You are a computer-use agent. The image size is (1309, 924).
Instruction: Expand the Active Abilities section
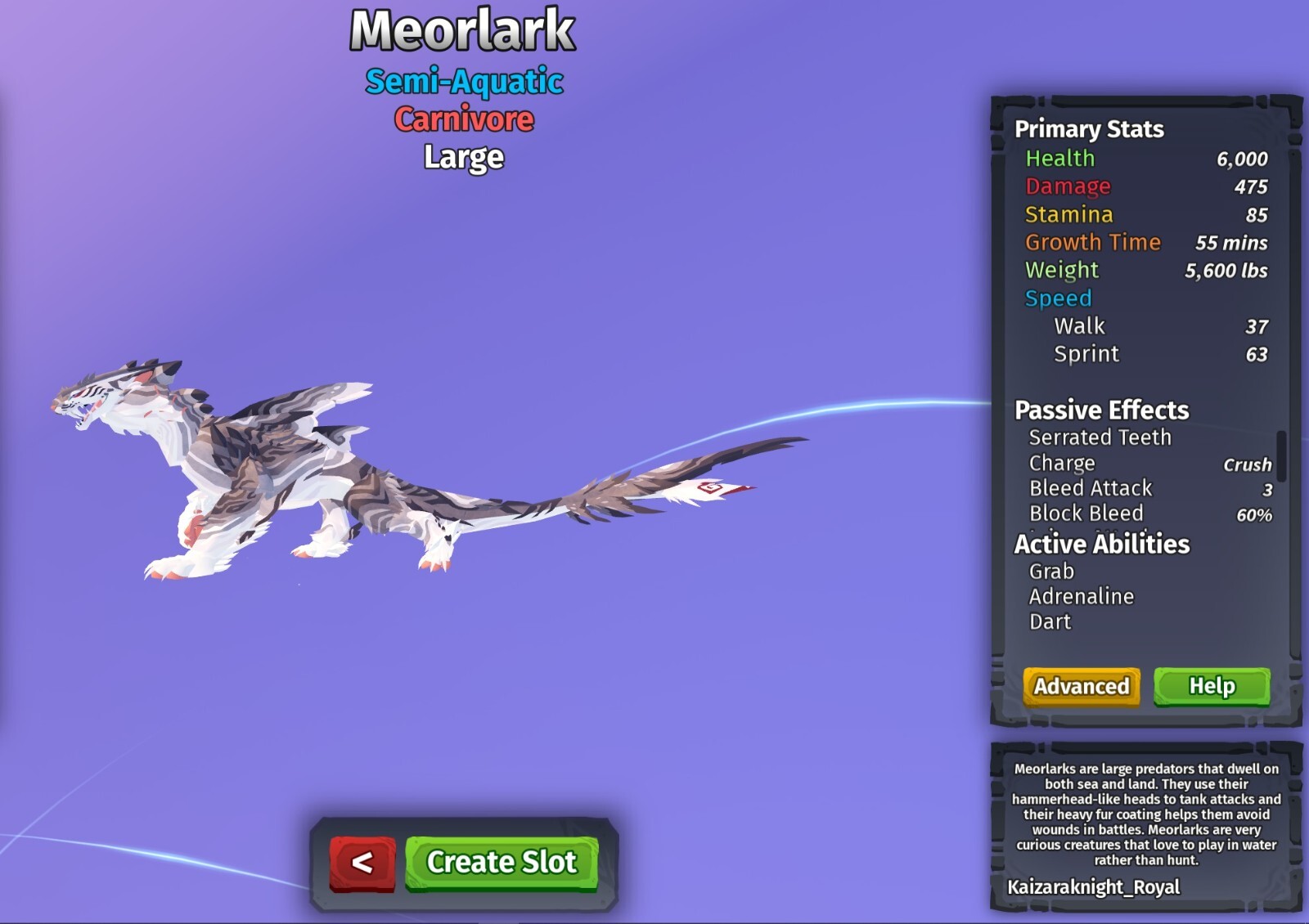1101,544
